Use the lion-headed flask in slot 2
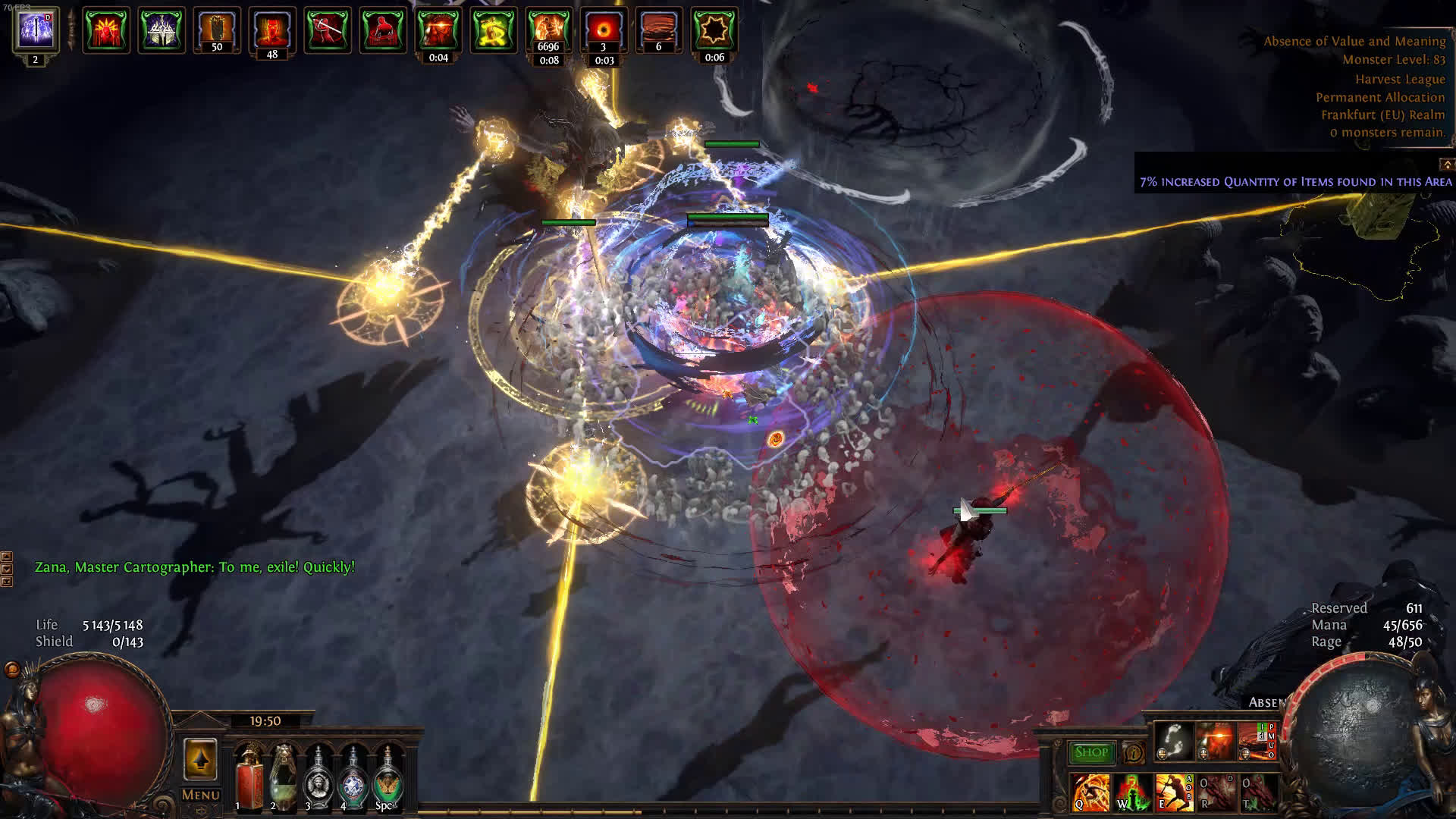 point(283,774)
